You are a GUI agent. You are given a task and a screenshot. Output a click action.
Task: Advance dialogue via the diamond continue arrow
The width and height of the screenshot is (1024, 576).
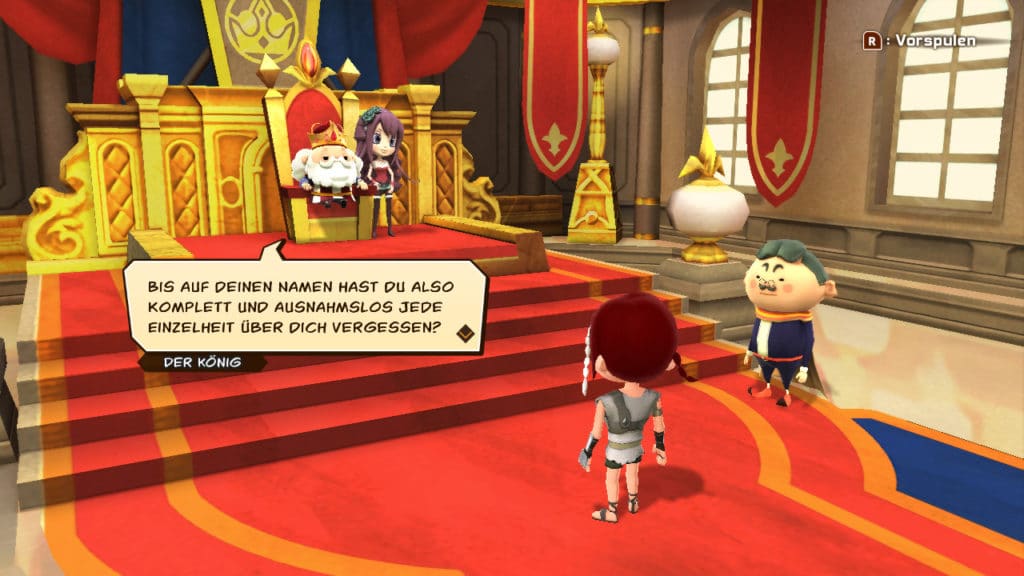point(465,334)
